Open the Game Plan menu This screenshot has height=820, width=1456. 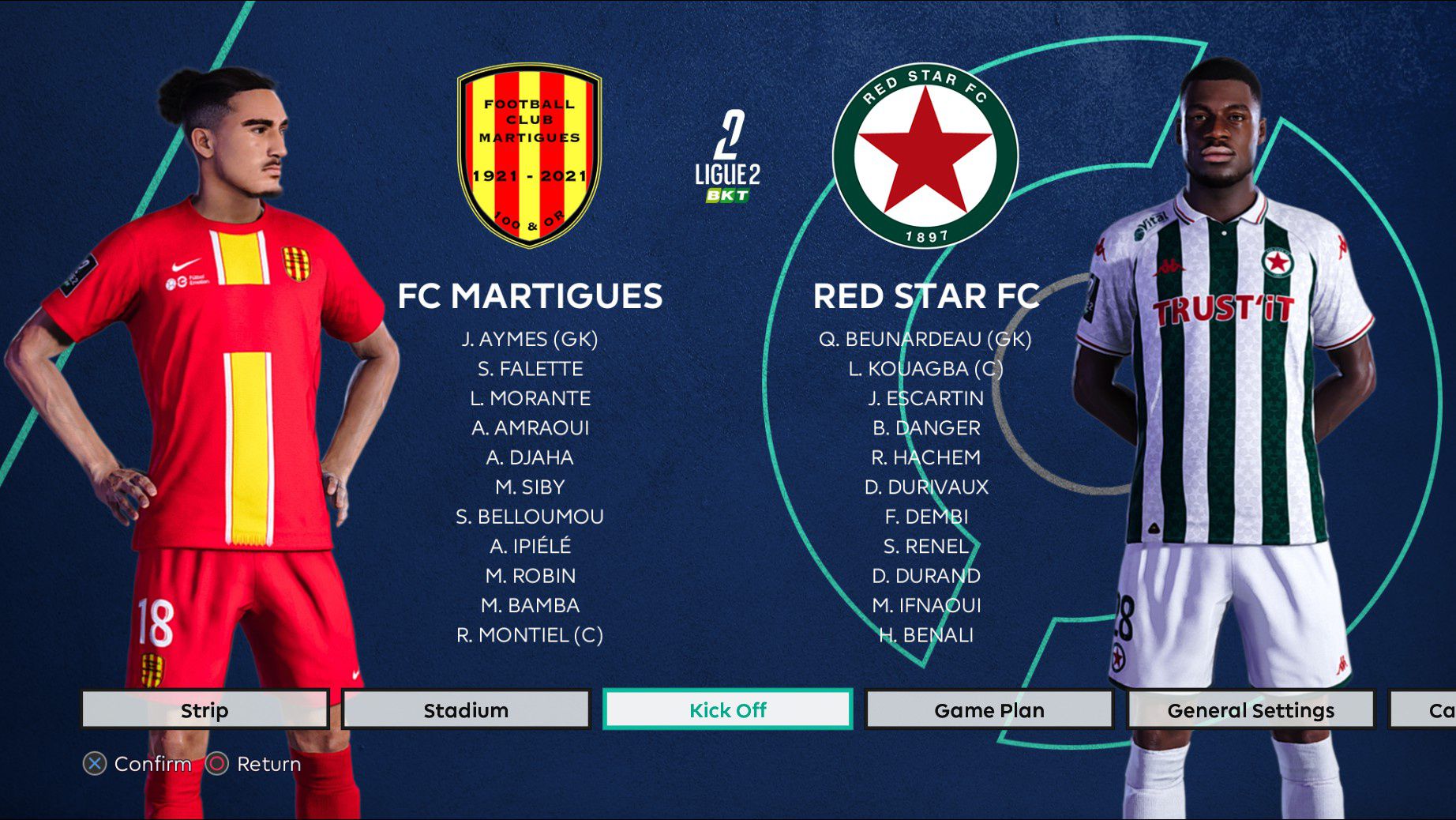(989, 709)
